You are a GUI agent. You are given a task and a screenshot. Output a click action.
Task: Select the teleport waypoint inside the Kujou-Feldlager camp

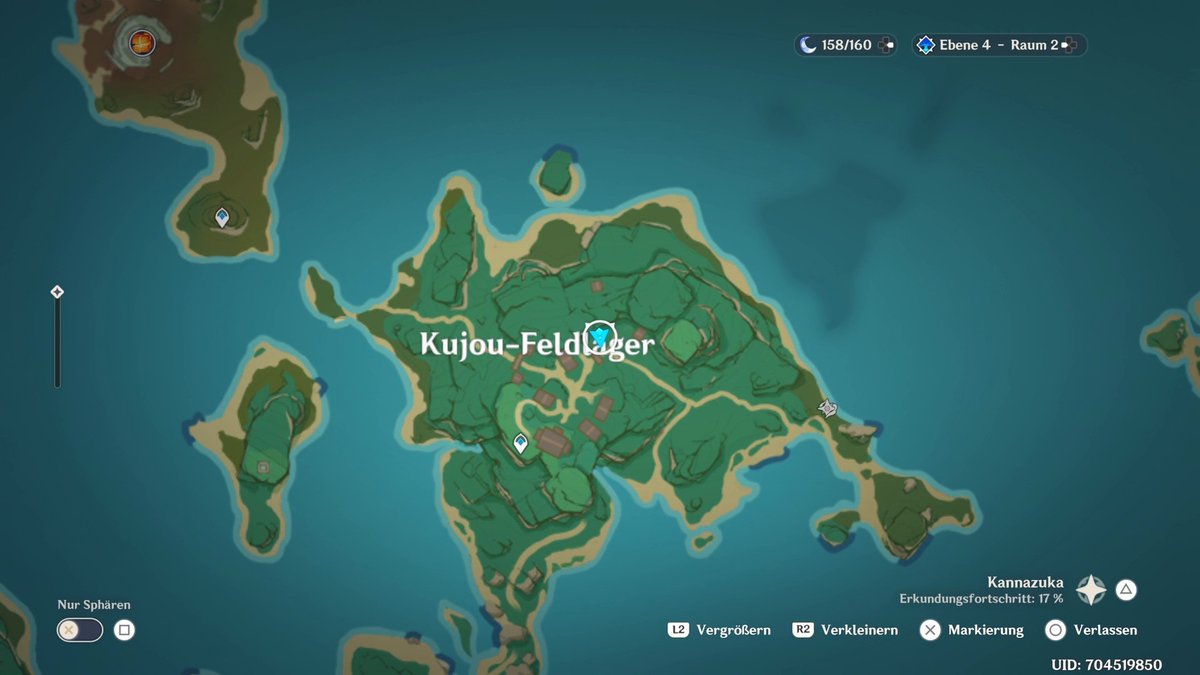[x=520, y=443]
